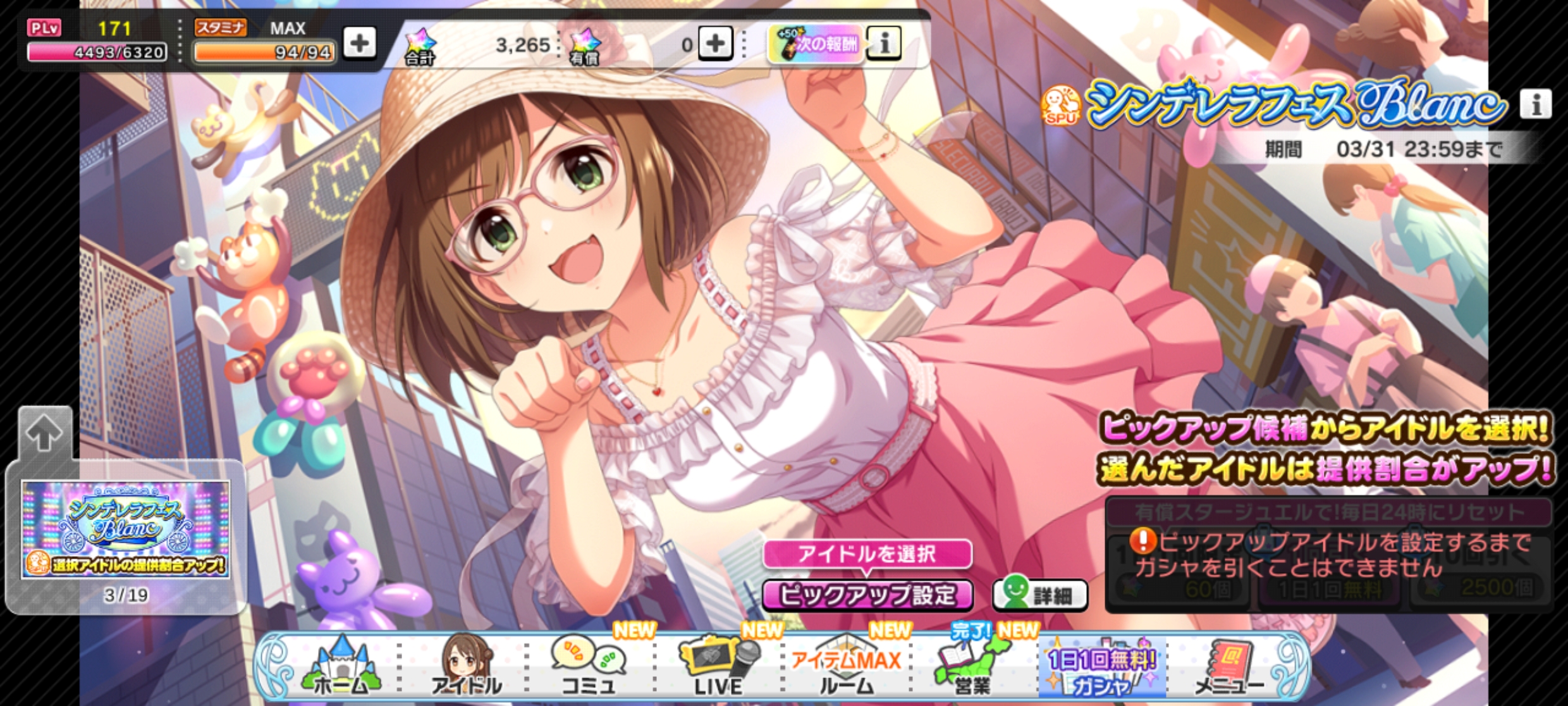Switch to the ガシャ (Gacha) menu
The height and width of the screenshot is (706, 1568).
pyautogui.click(x=1101, y=667)
